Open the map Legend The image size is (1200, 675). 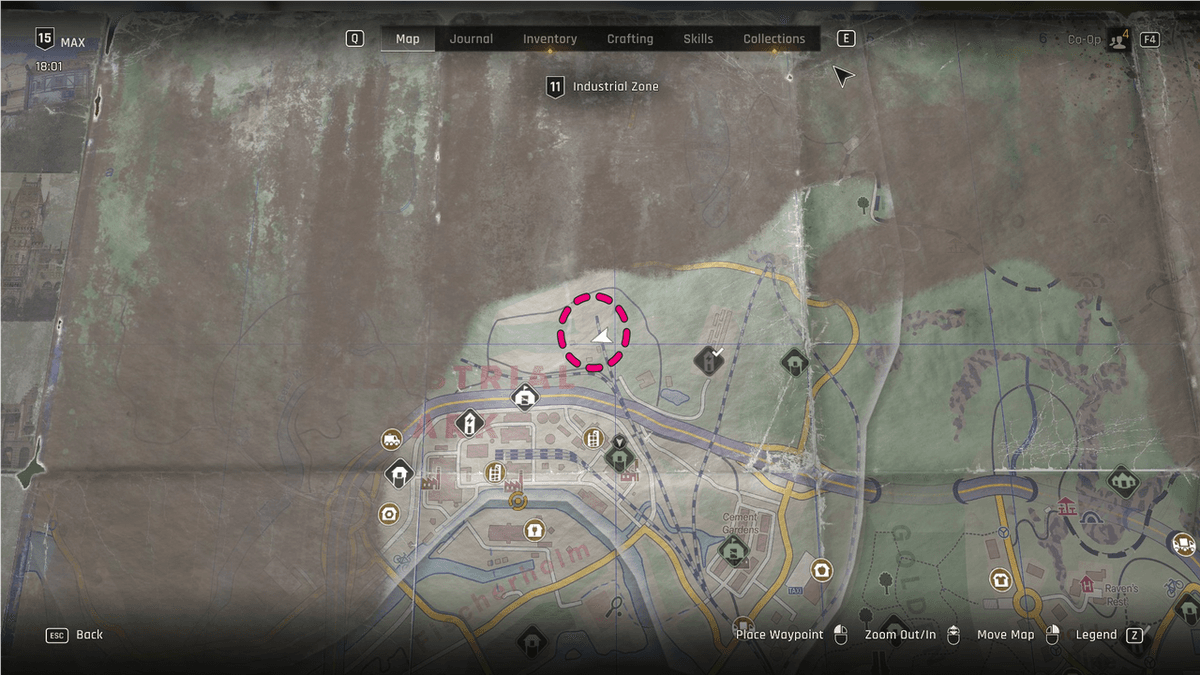coord(1096,635)
